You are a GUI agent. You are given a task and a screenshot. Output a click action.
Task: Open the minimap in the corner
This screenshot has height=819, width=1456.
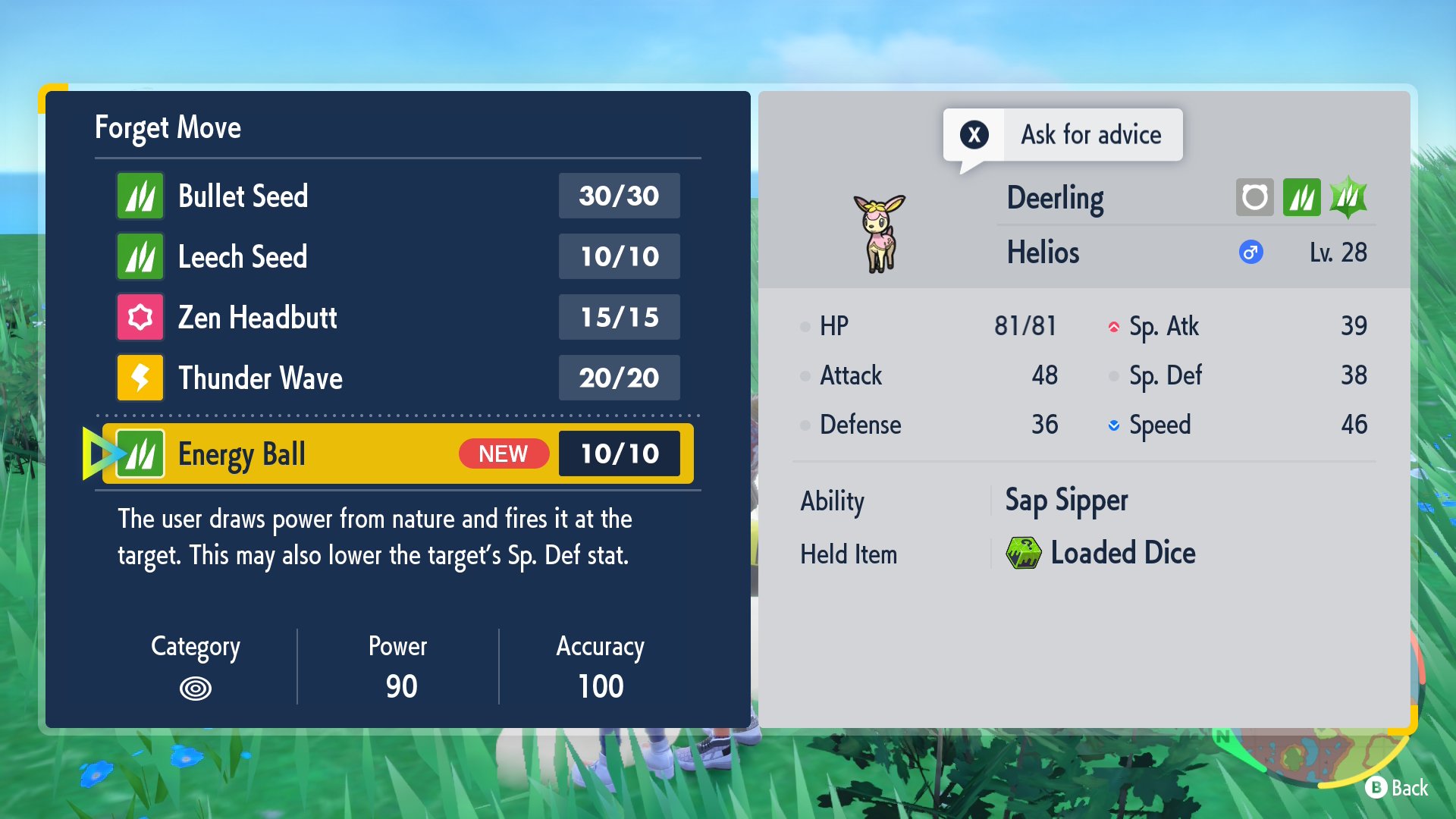pos(1319,751)
